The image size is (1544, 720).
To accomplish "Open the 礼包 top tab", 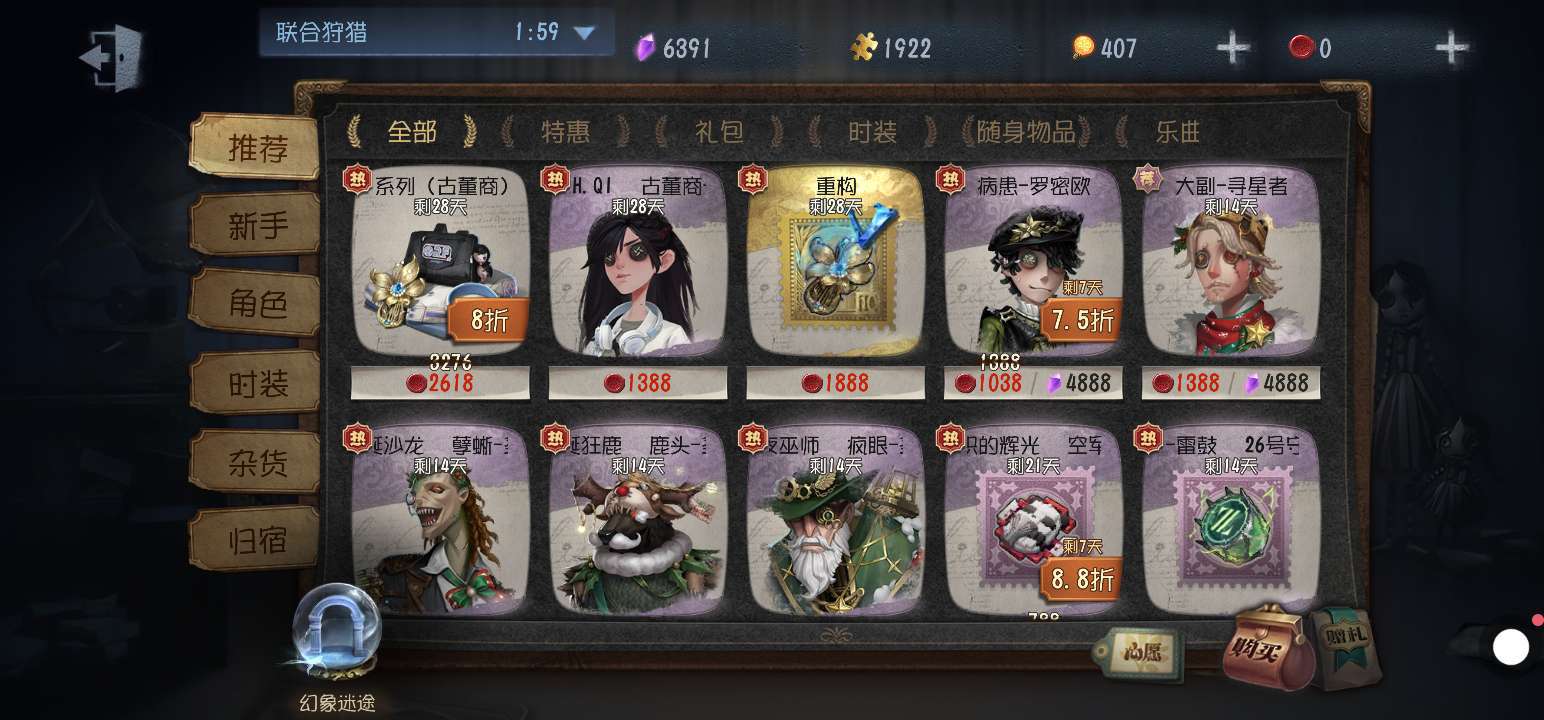I will pyautogui.click(x=719, y=131).
